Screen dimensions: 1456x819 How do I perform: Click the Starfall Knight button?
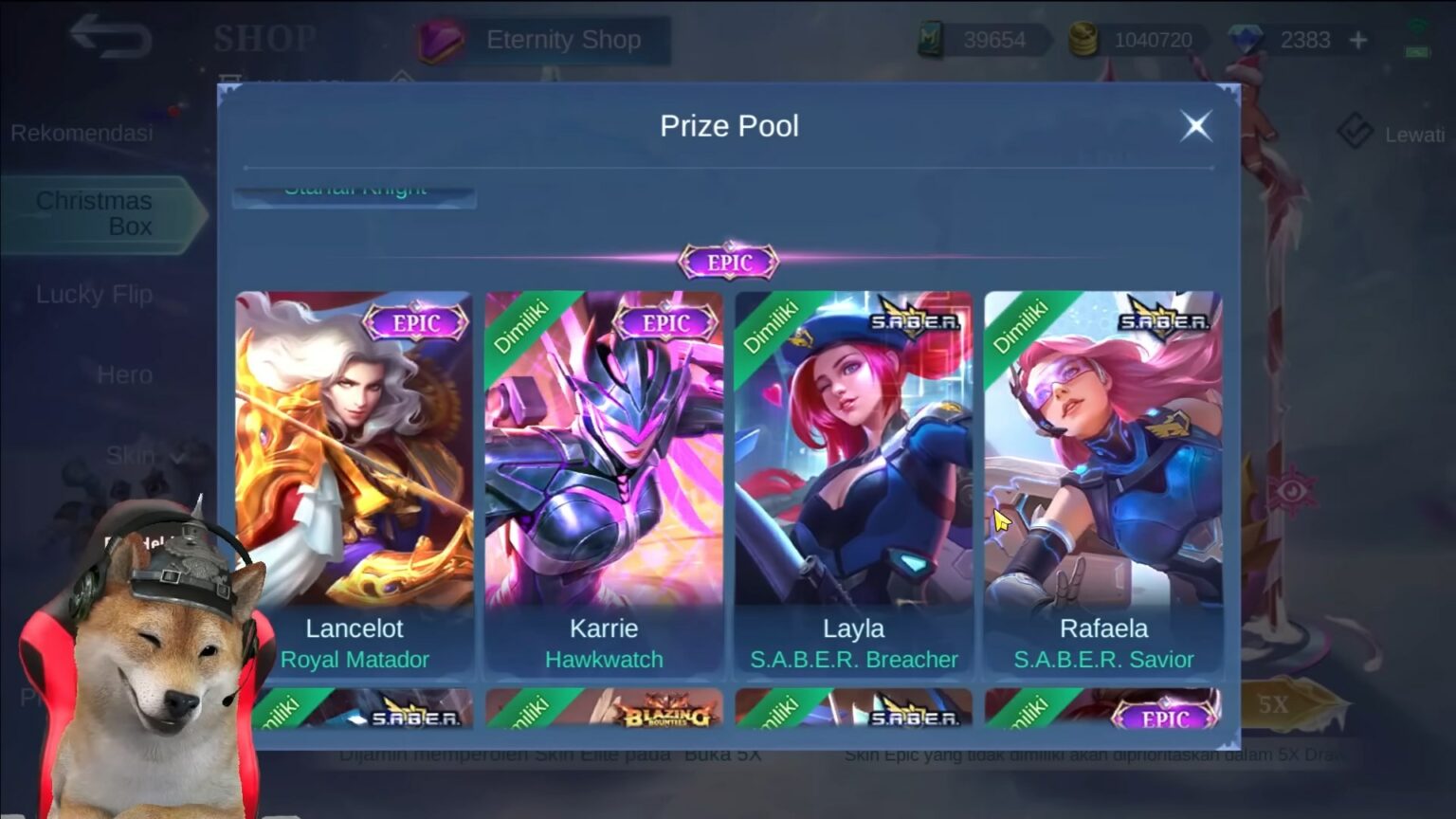click(x=355, y=188)
